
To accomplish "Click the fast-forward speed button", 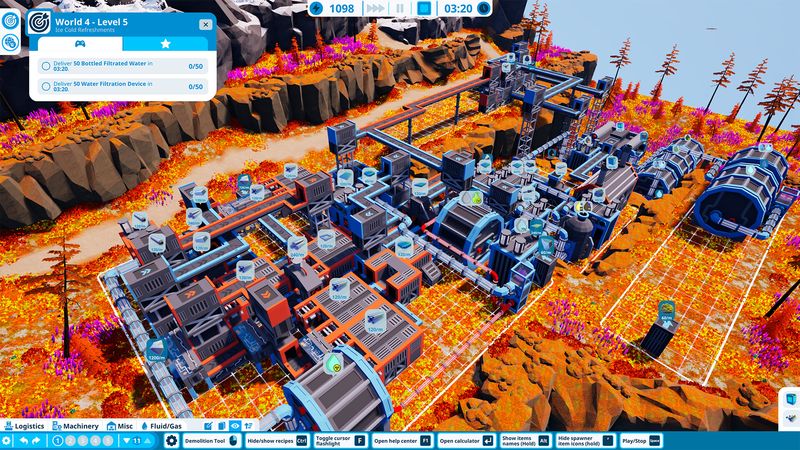I will [374, 8].
